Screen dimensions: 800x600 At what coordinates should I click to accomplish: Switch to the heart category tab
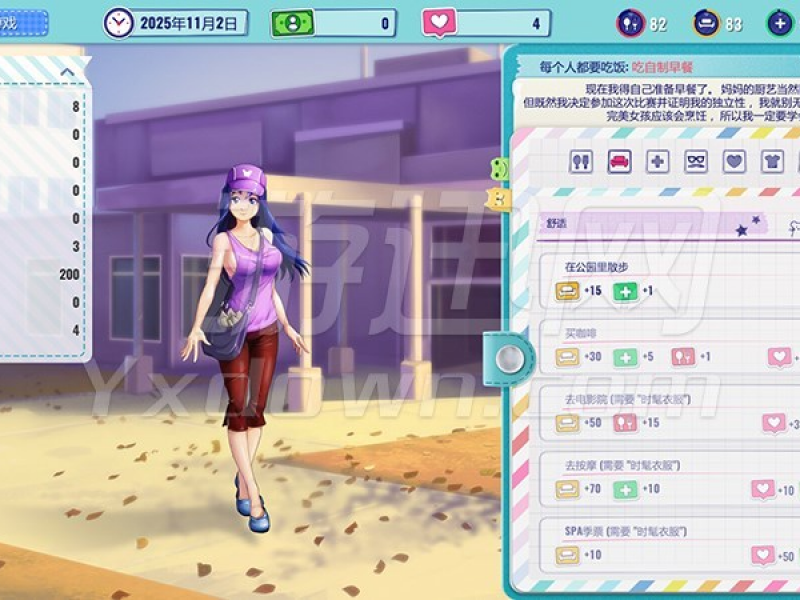(x=734, y=161)
